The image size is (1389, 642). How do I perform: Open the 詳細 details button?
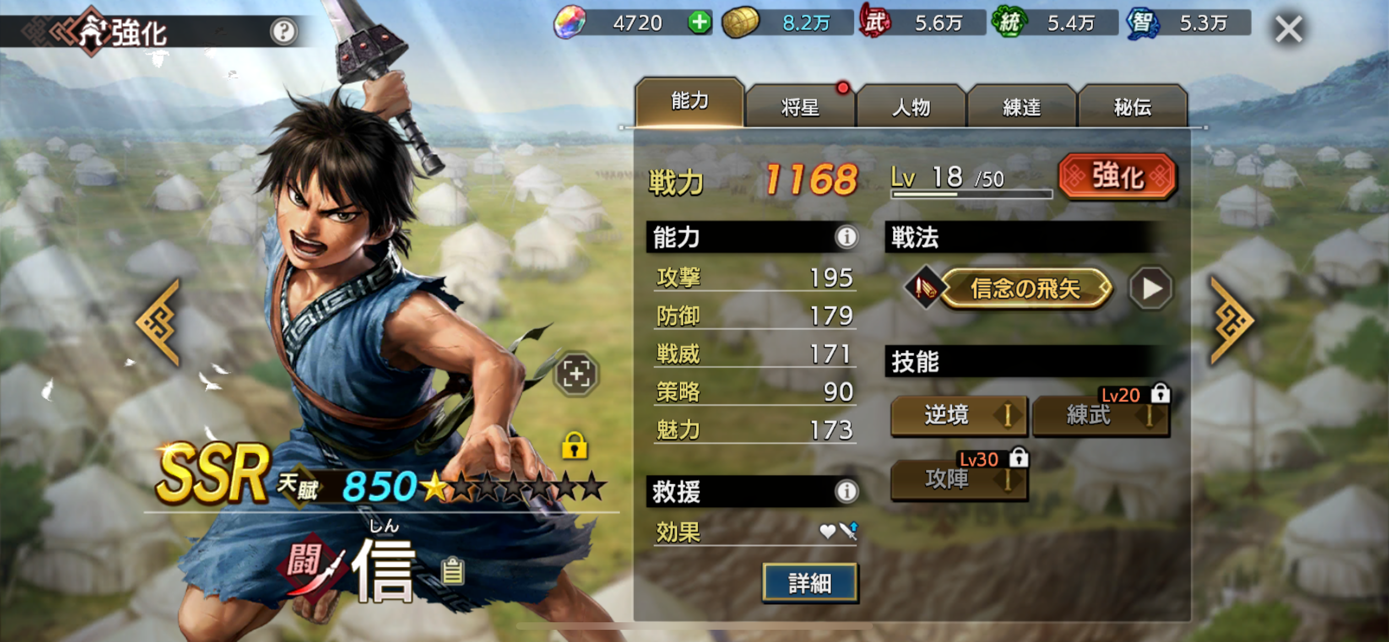[809, 583]
